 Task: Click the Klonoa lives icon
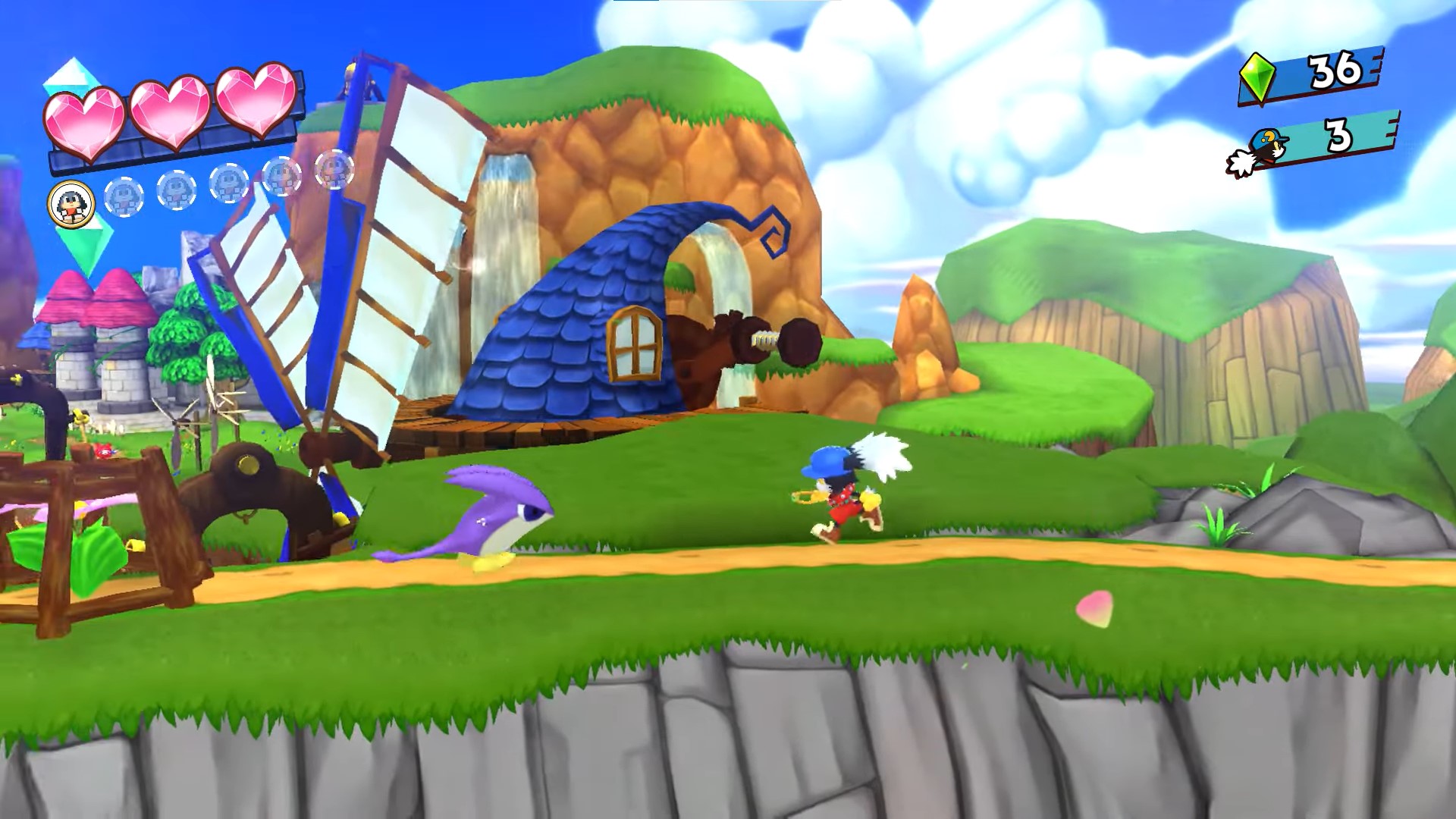pyautogui.click(x=1258, y=152)
